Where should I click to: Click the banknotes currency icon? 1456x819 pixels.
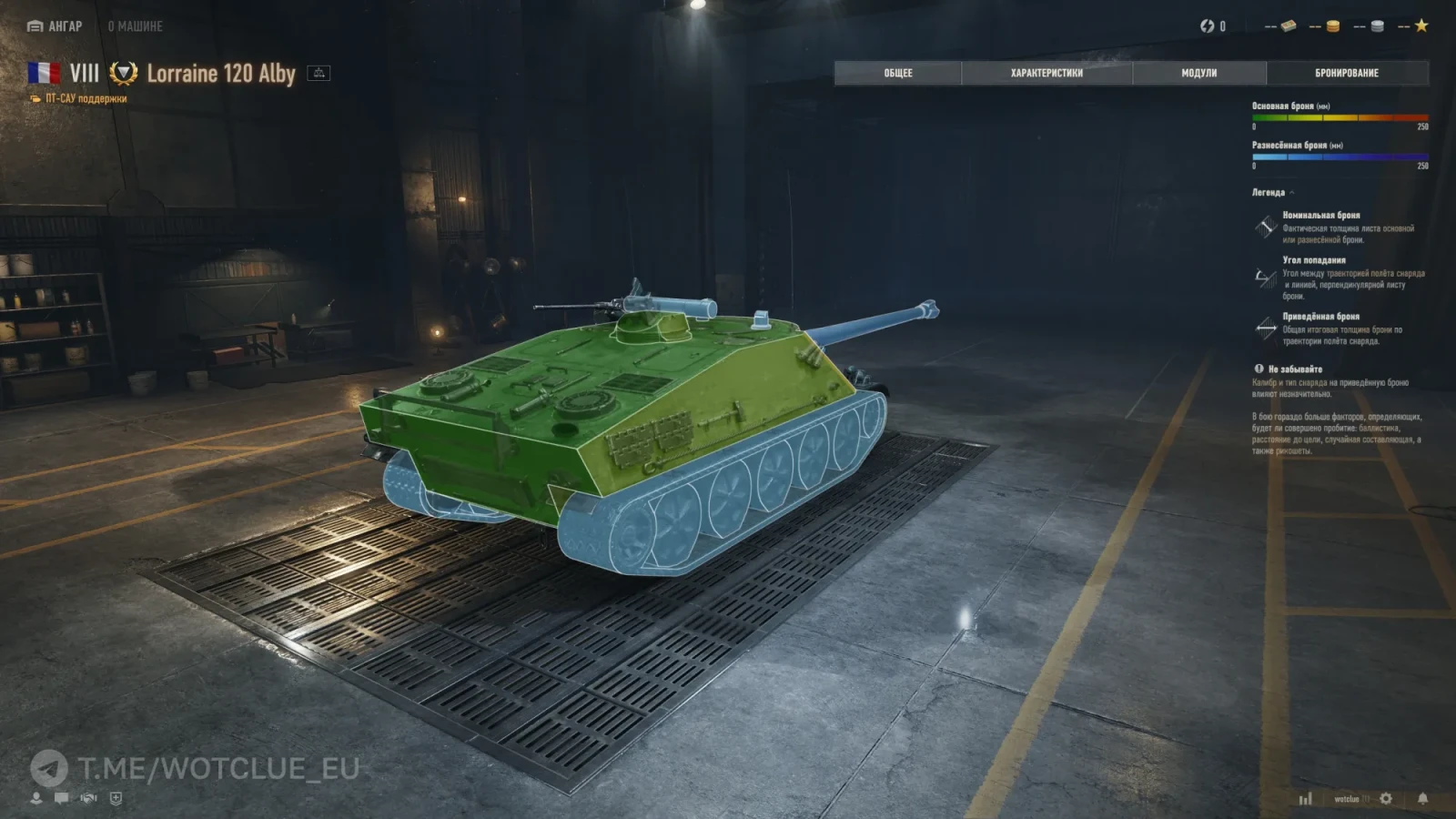coord(1289,26)
